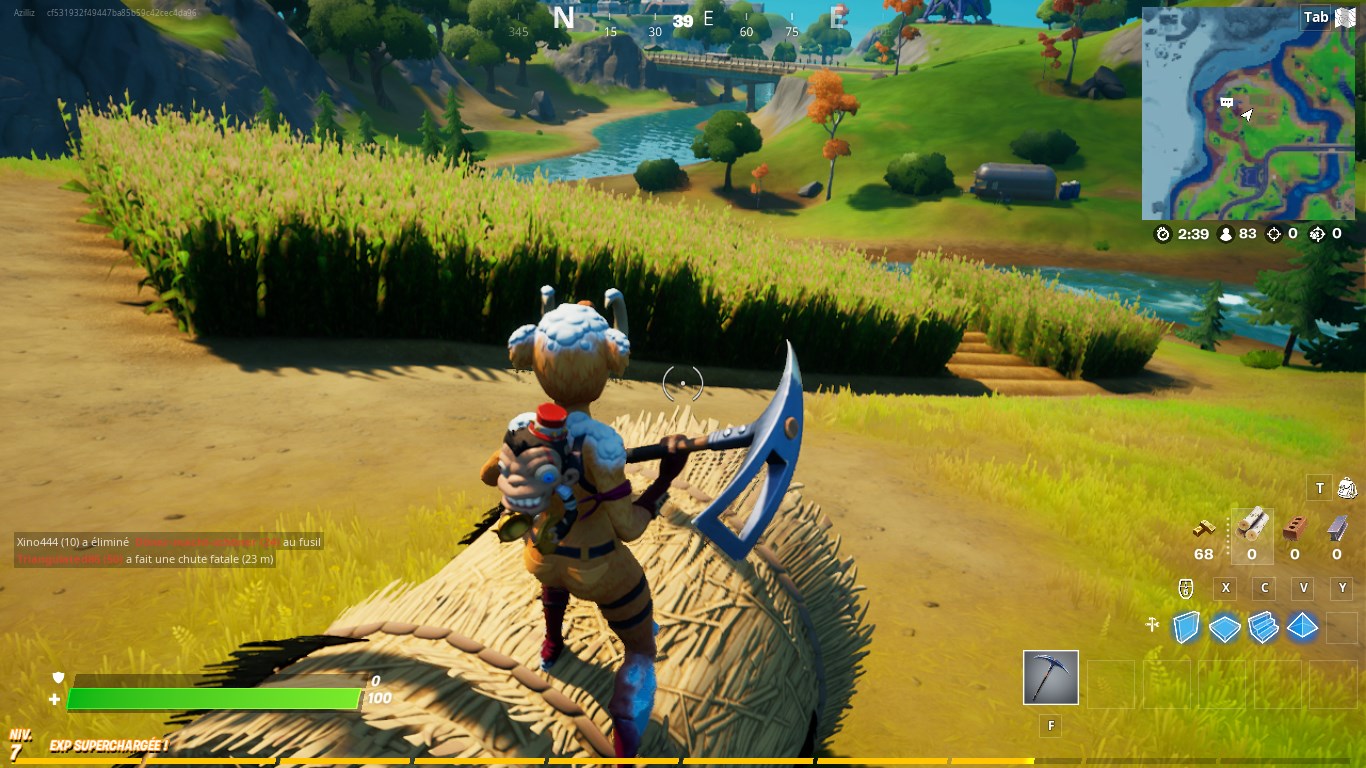The image size is (1366, 768).
Task: Click the metal materials icon
Action: point(1338,527)
